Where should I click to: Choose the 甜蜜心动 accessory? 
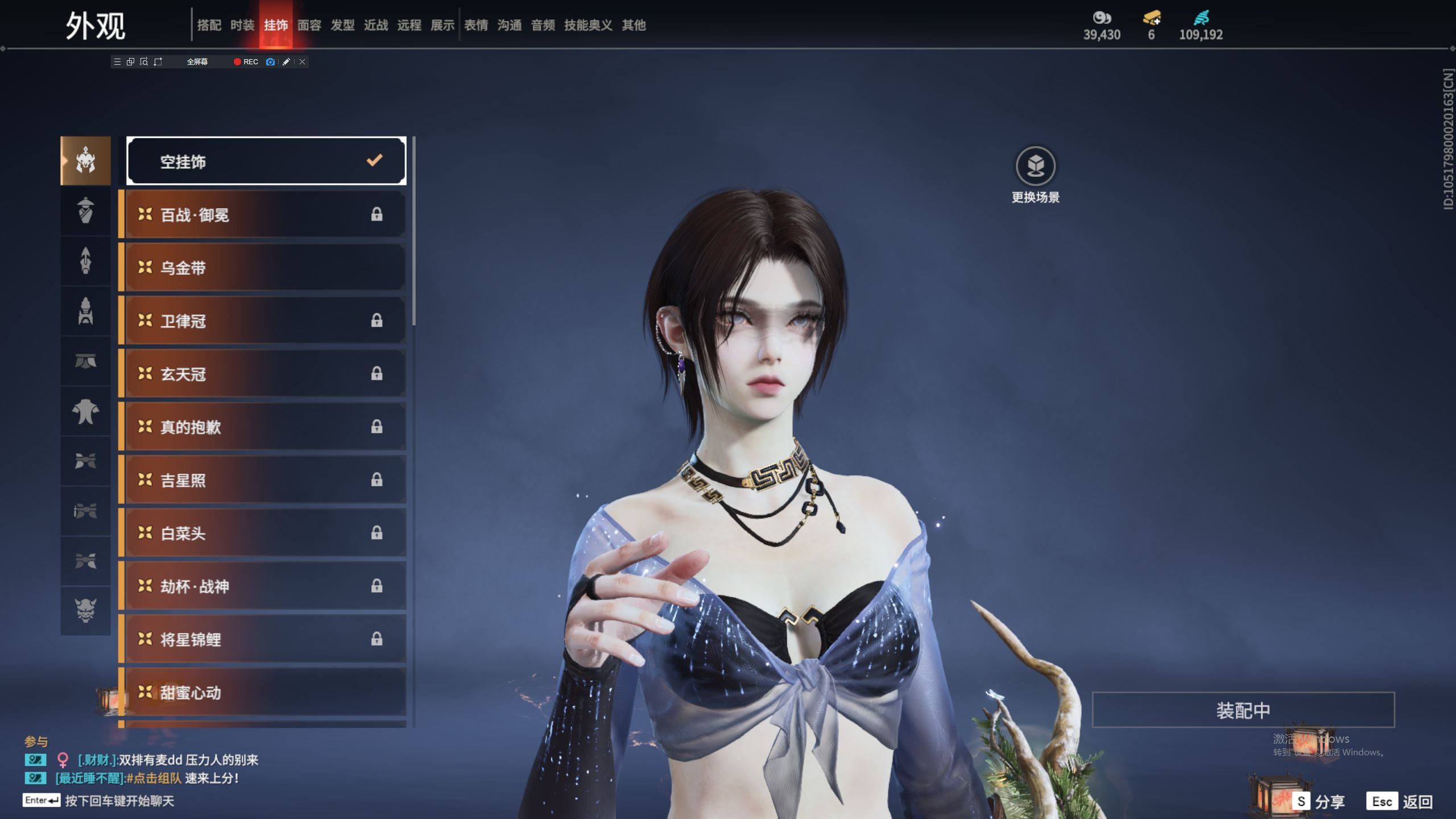pyautogui.click(x=265, y=692)
